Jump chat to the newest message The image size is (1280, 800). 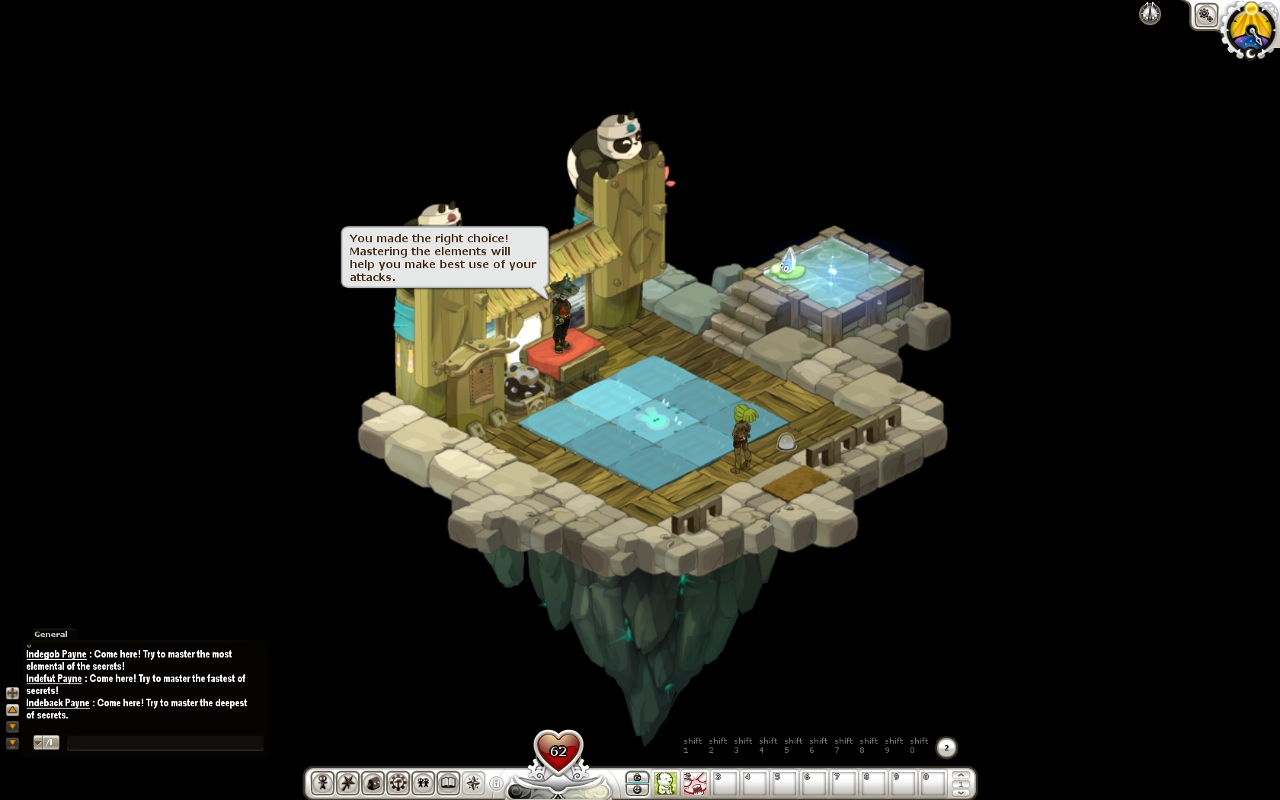[x=12, y=743]
